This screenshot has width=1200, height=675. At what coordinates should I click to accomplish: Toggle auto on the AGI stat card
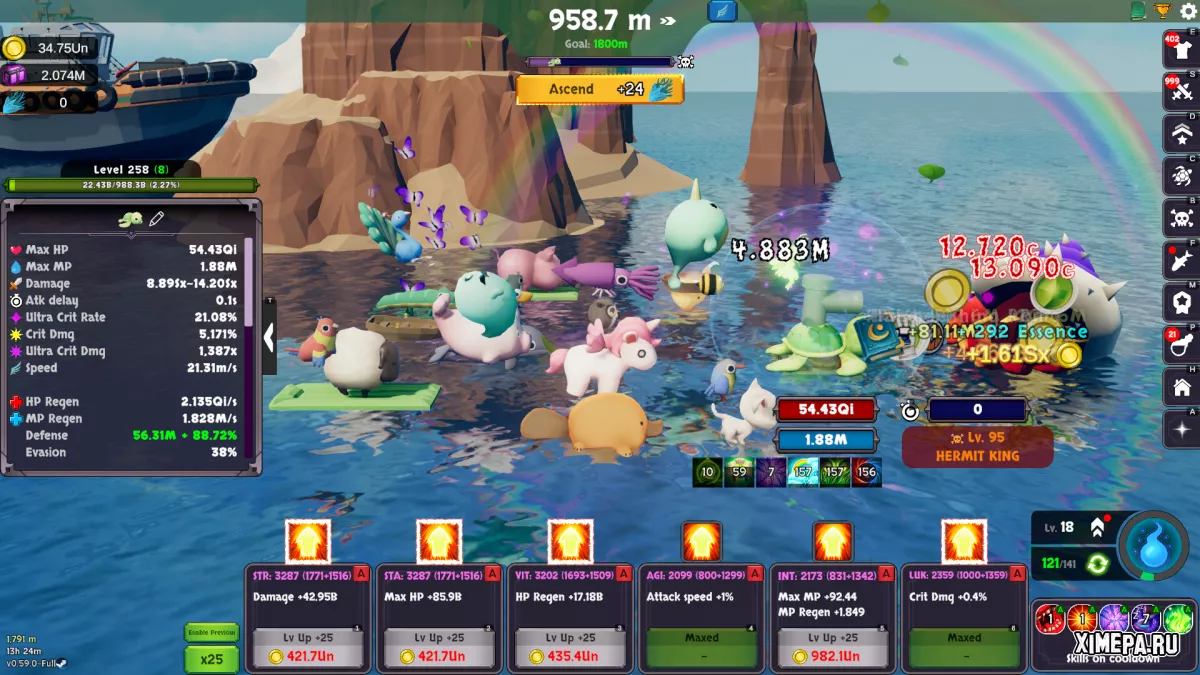[756, 573]
